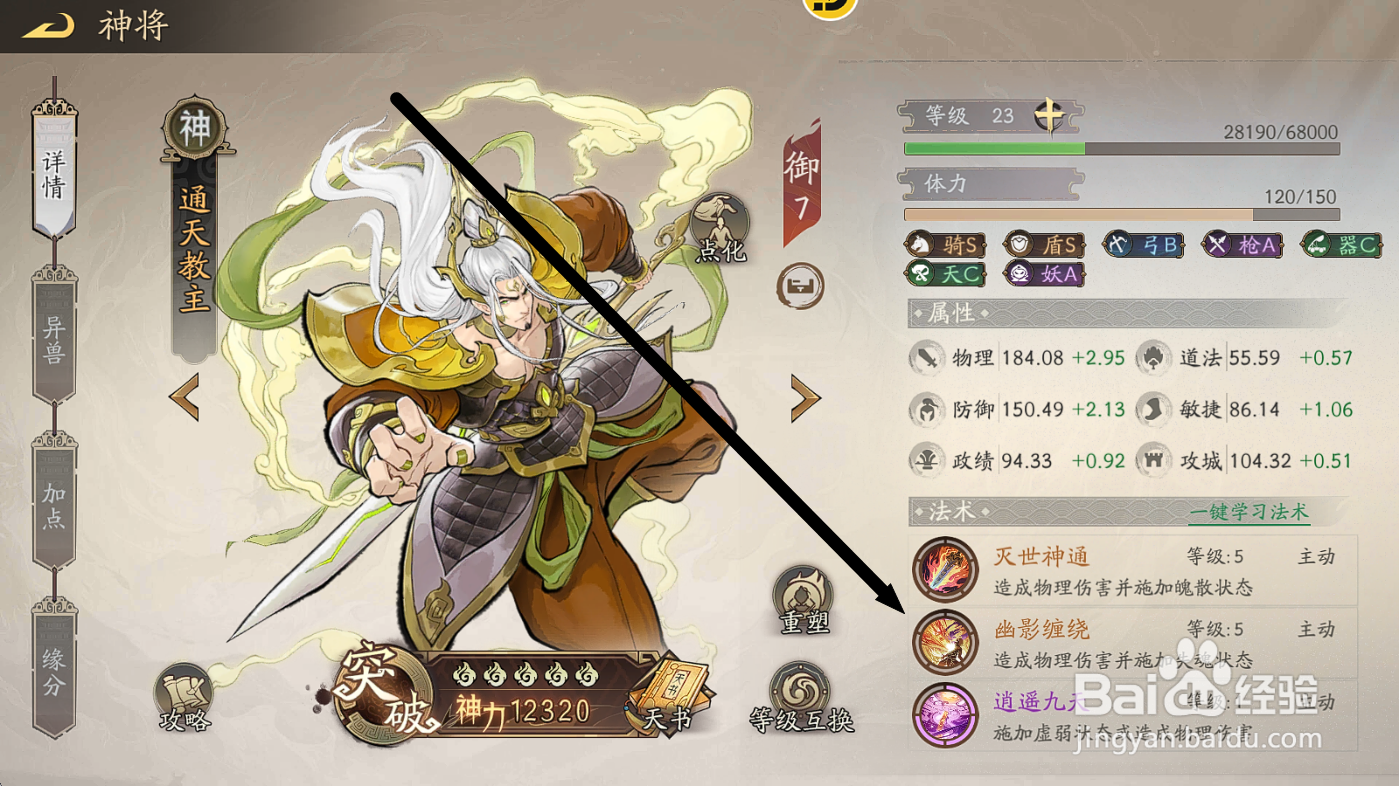
Task: Click the plus icon beside level 23
Action: click(1047, 114)
